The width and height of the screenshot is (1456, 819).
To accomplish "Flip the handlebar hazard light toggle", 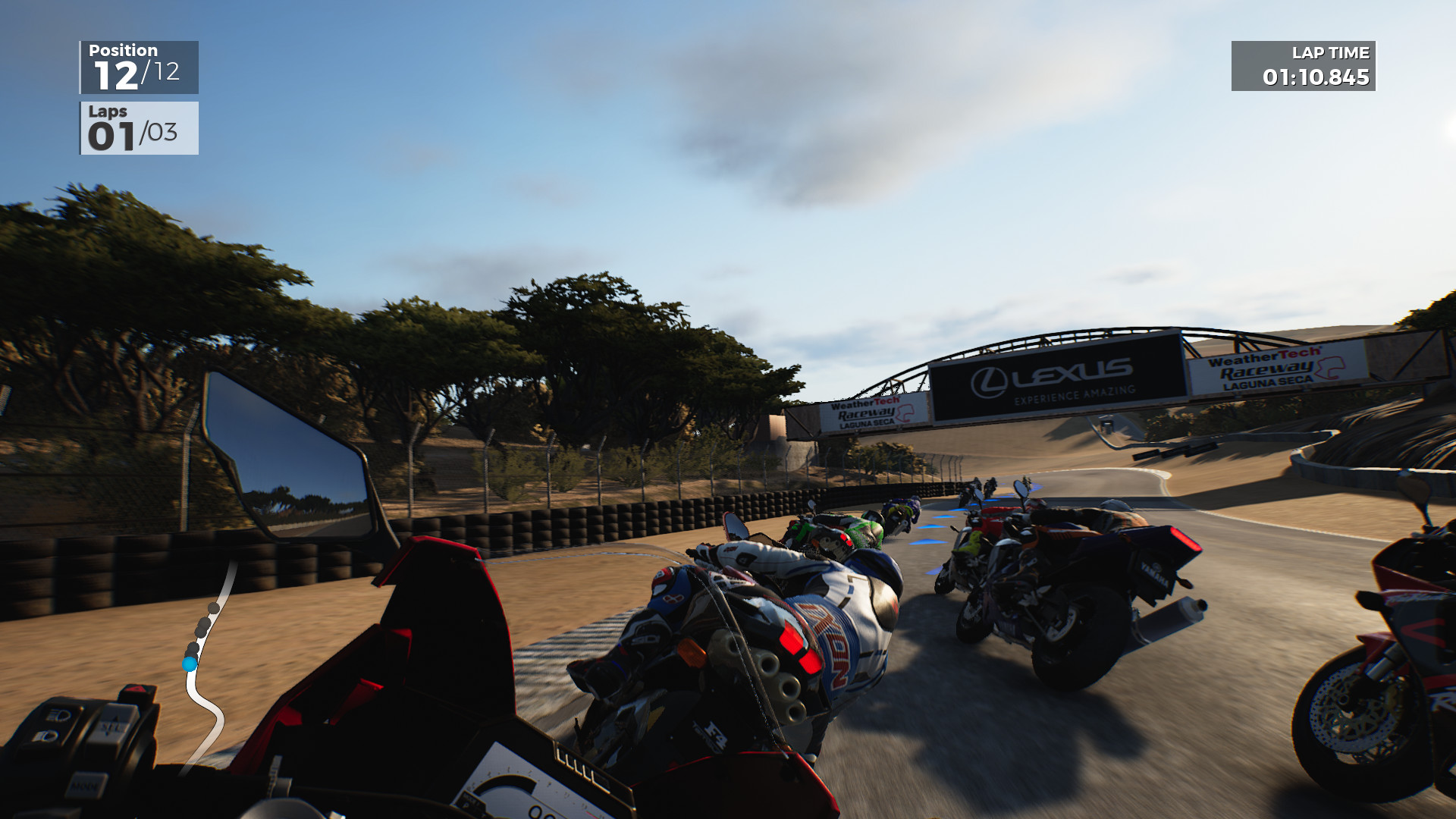I will click(136, 689).
